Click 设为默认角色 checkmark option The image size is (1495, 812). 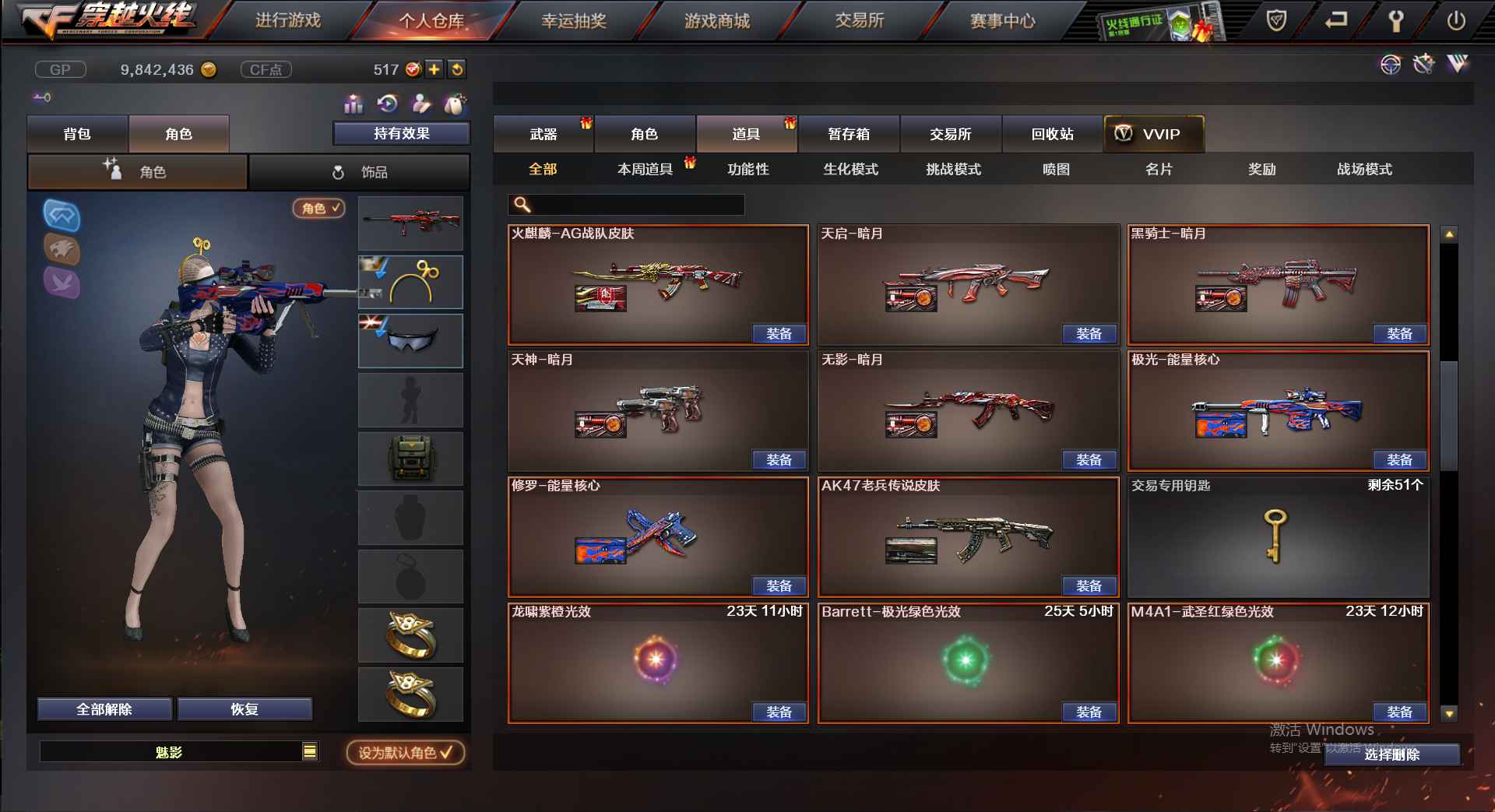tap(403, 754)
